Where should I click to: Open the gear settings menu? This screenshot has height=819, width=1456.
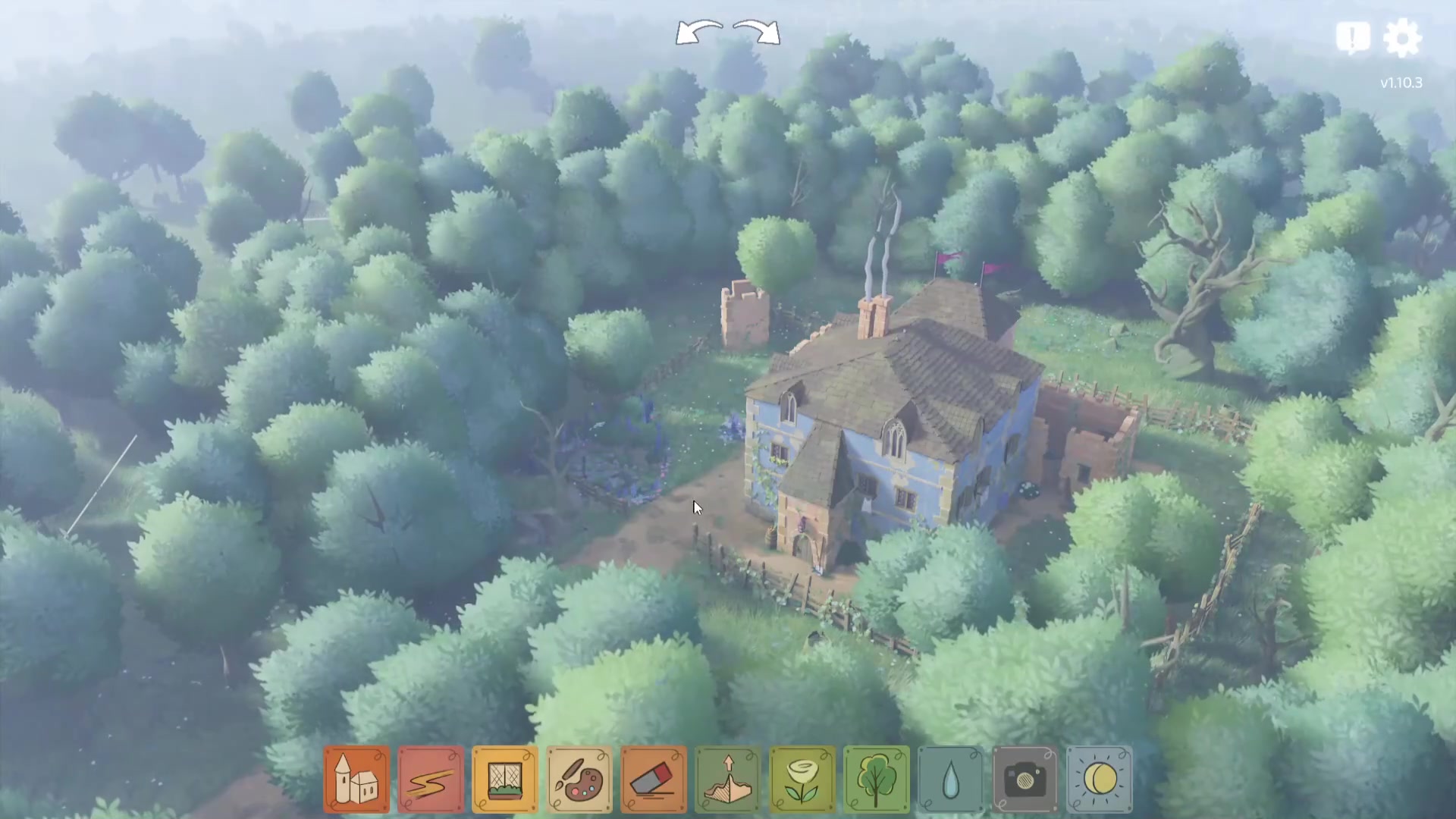tap(1402, 38)
